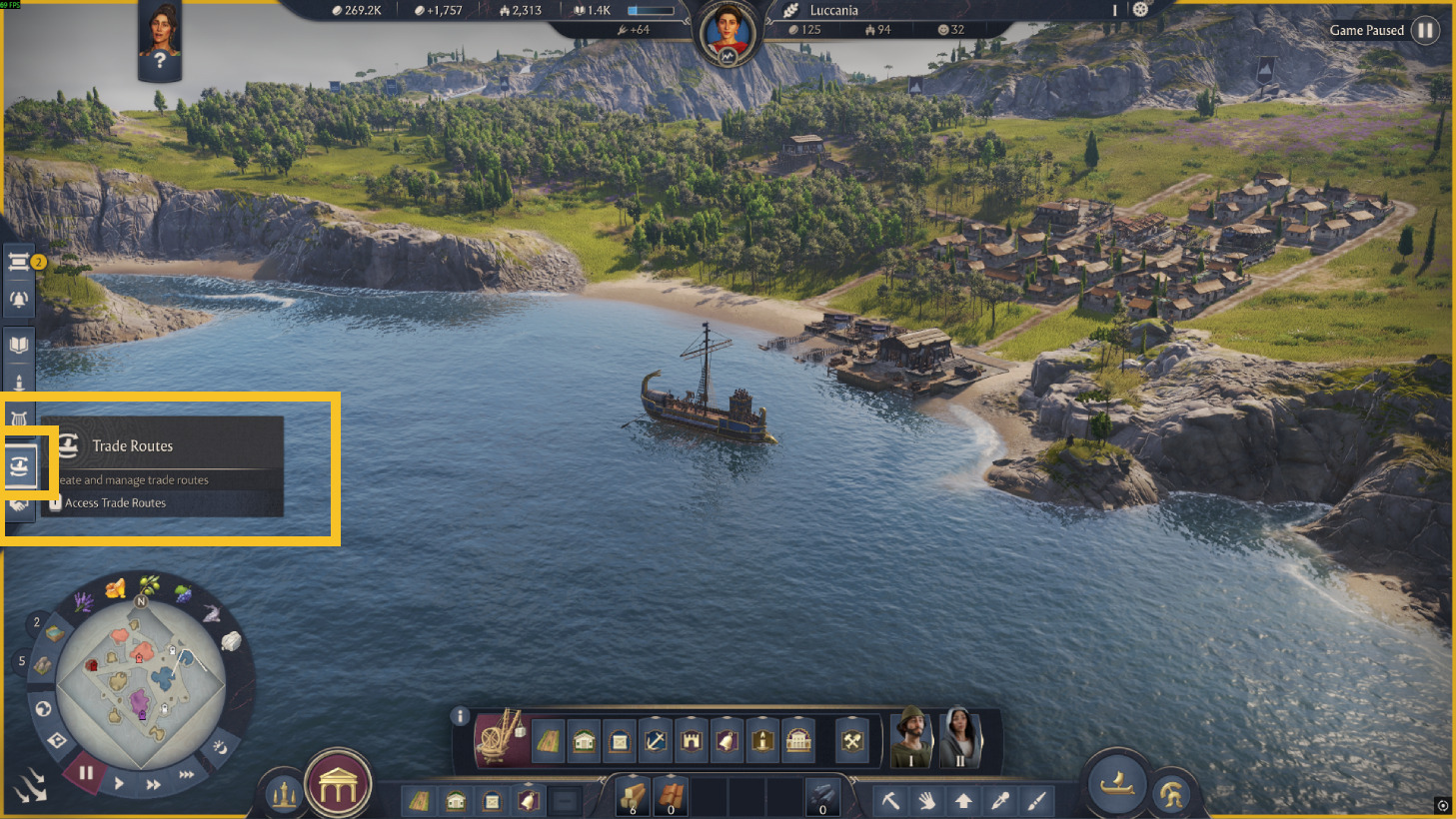Open the main build menu temple button
Screen dimensions: 1456x819
(x=339, y=785)
